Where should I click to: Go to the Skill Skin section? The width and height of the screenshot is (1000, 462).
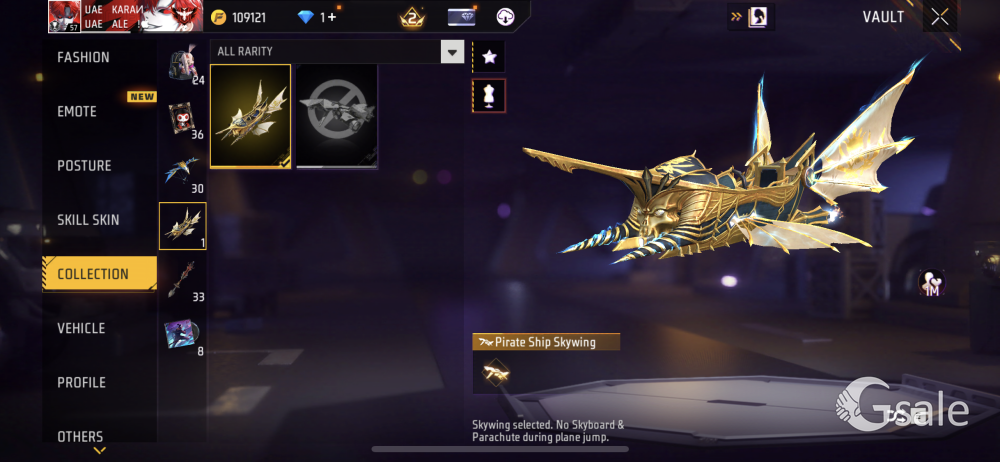click(88, 220)
